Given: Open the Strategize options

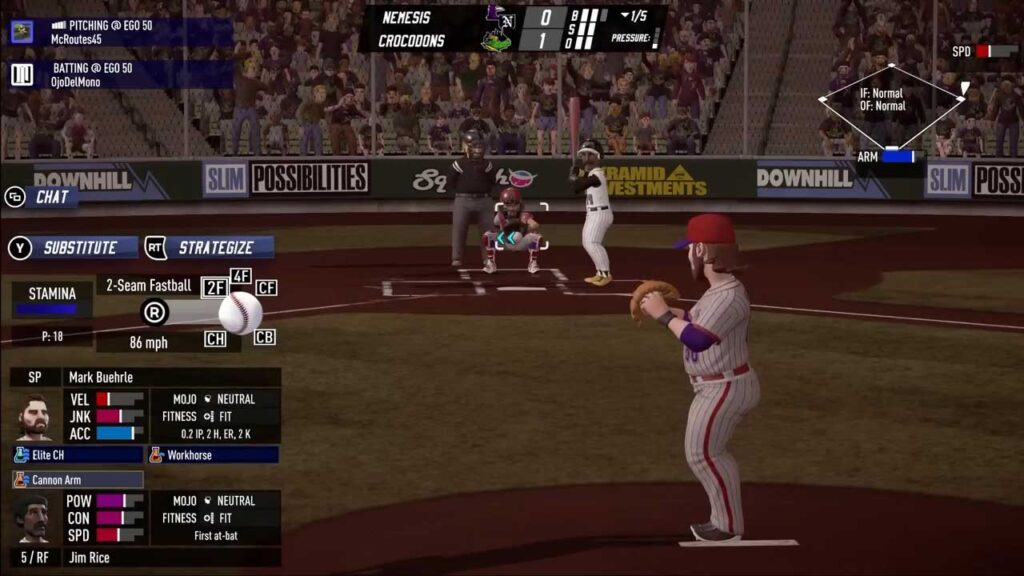Looking at the screenshot, I should 210,247.
